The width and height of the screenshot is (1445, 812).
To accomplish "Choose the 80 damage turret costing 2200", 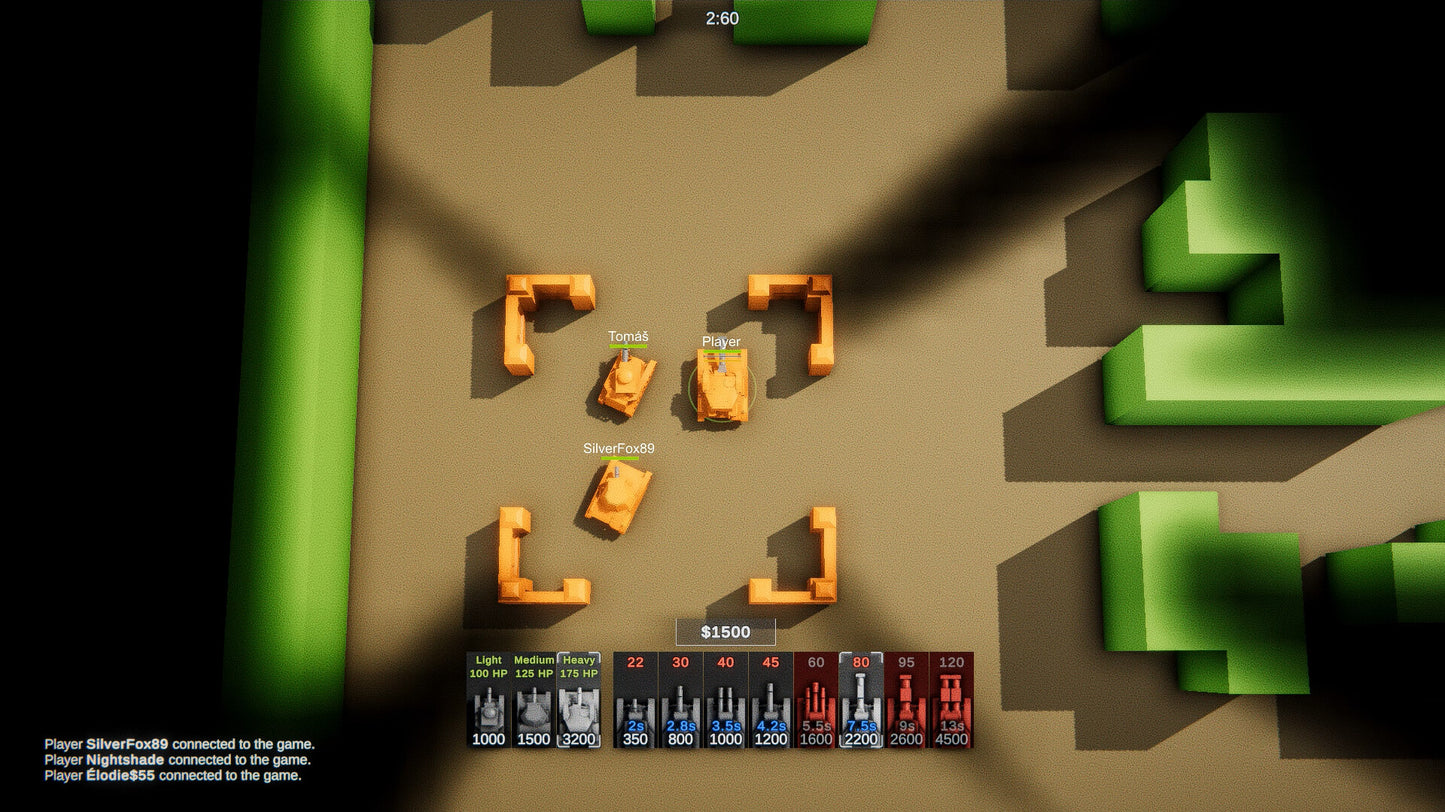I will click(x=861, y=700).
